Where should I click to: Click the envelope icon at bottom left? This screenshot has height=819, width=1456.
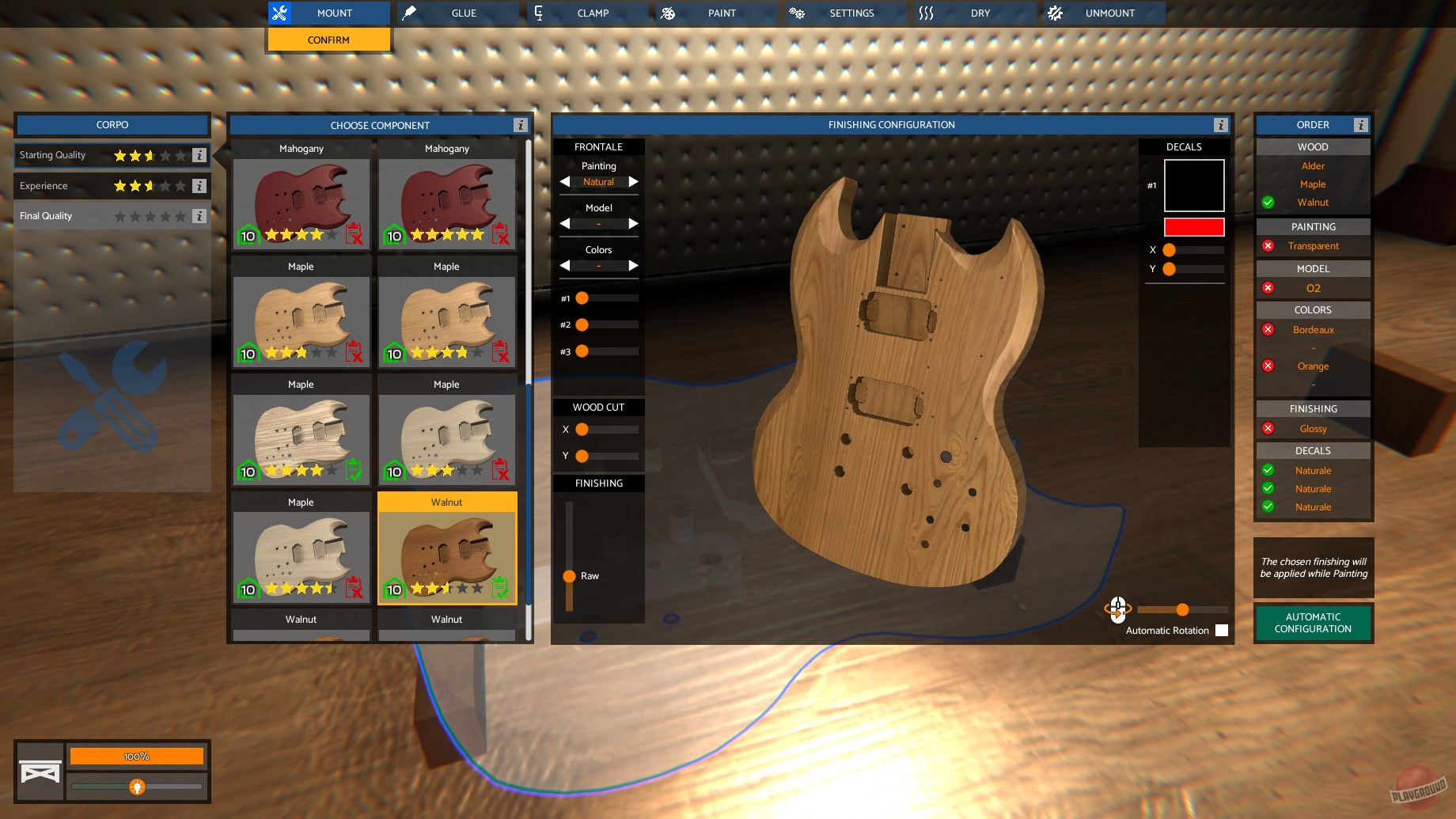[40, 772]
